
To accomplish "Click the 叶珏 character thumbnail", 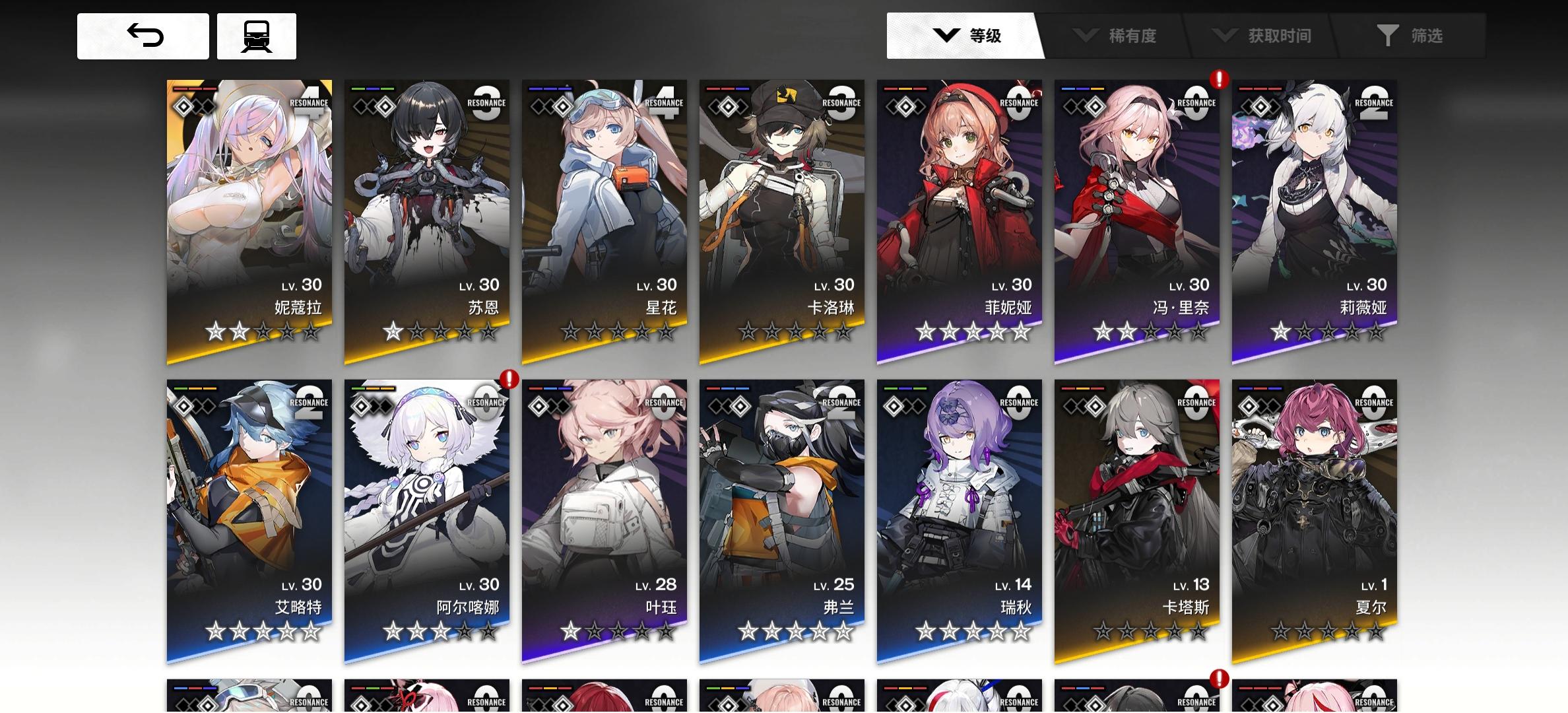I will 605,515.
